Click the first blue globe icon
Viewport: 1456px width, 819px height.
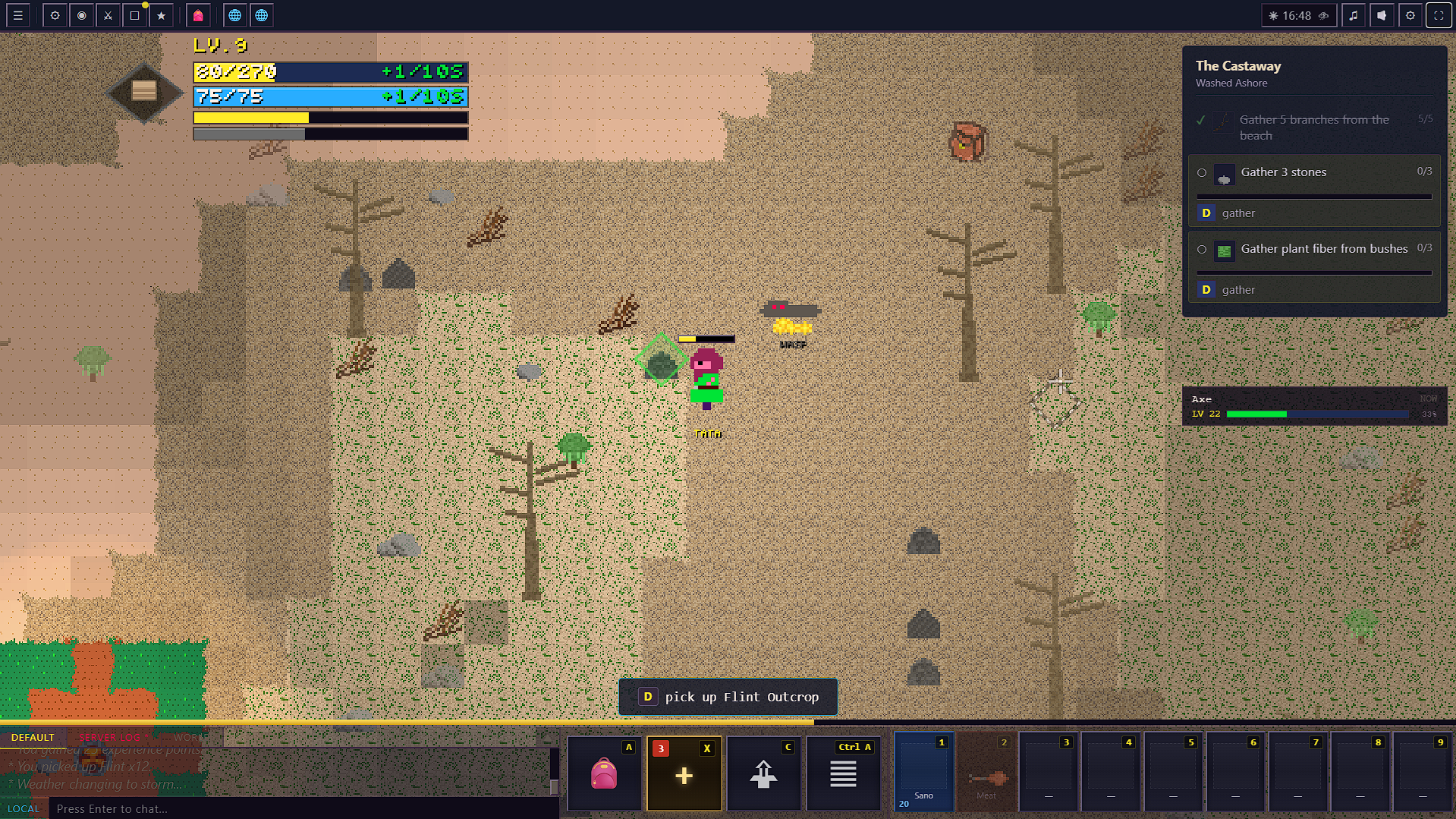pos(235,14)
